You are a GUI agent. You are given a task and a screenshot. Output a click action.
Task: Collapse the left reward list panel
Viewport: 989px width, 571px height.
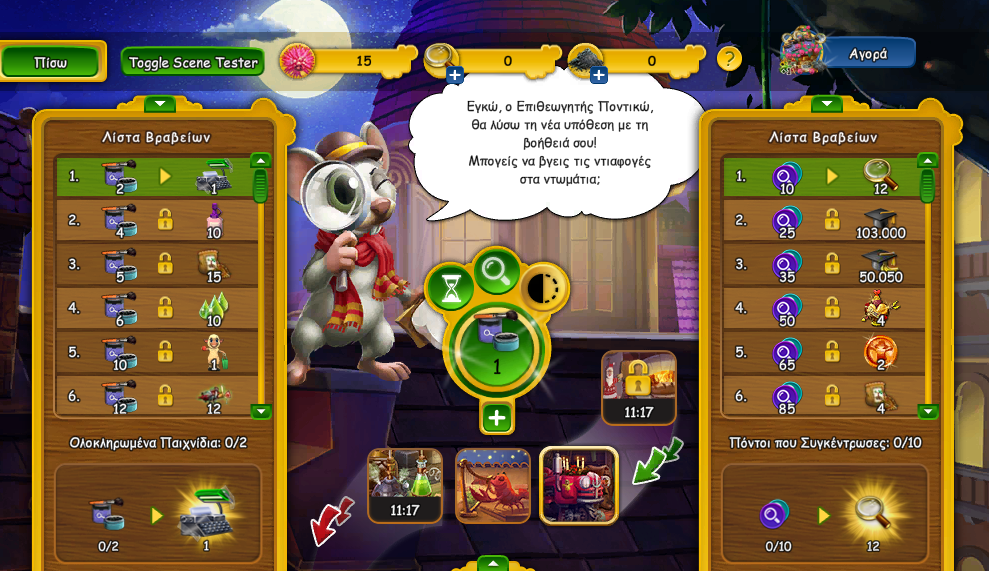point(160,103)
